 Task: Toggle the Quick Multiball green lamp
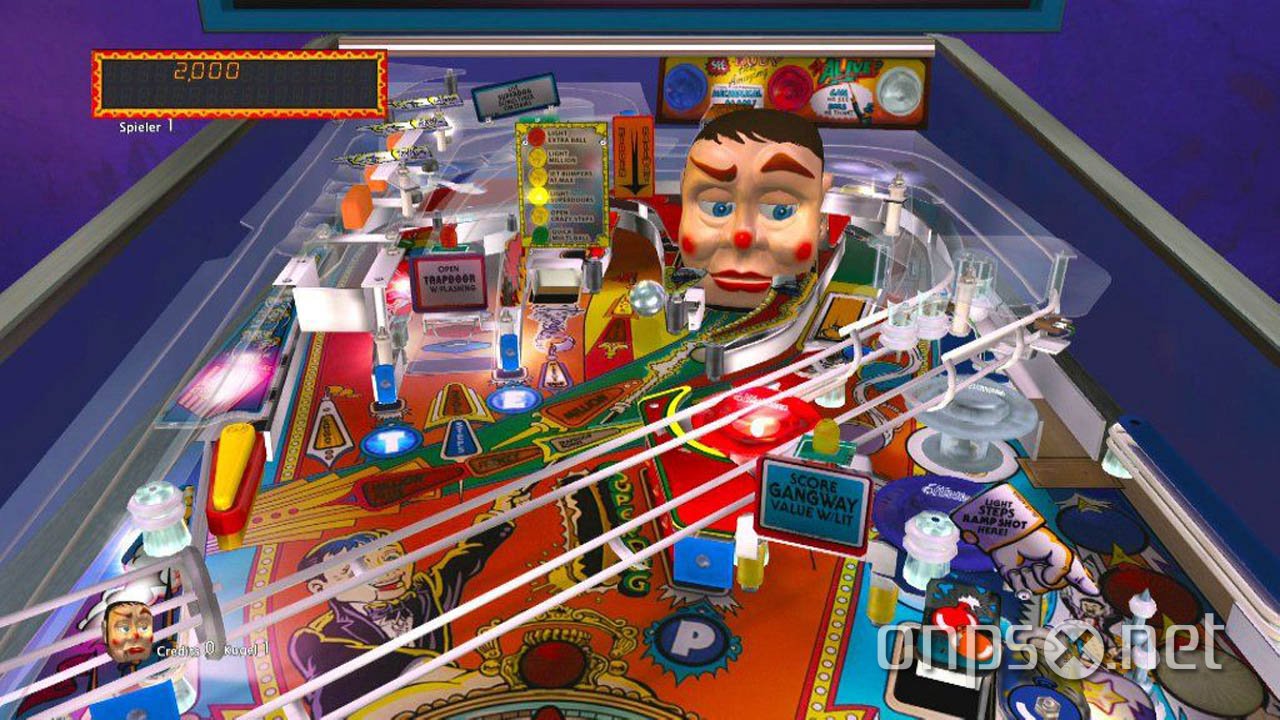pyautogui.click(x=537, y=235)
